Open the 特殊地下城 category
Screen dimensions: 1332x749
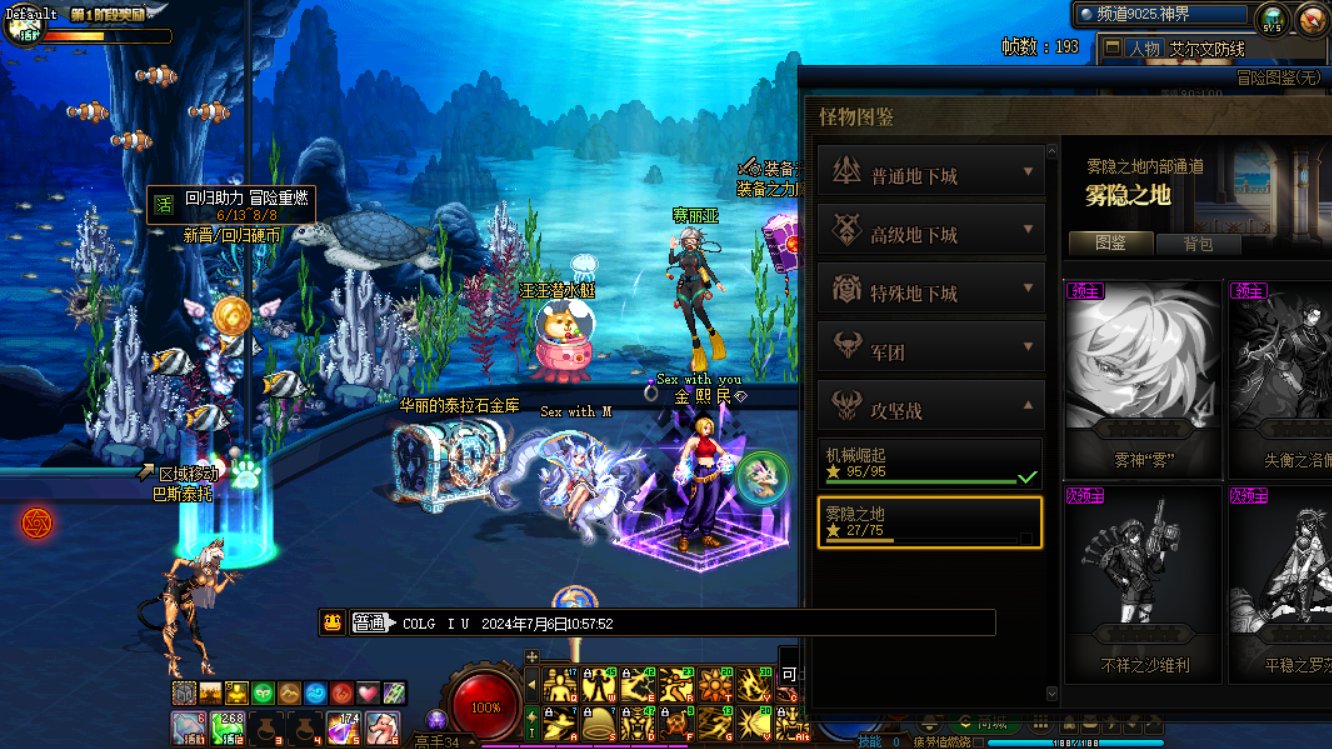[931, 290]
